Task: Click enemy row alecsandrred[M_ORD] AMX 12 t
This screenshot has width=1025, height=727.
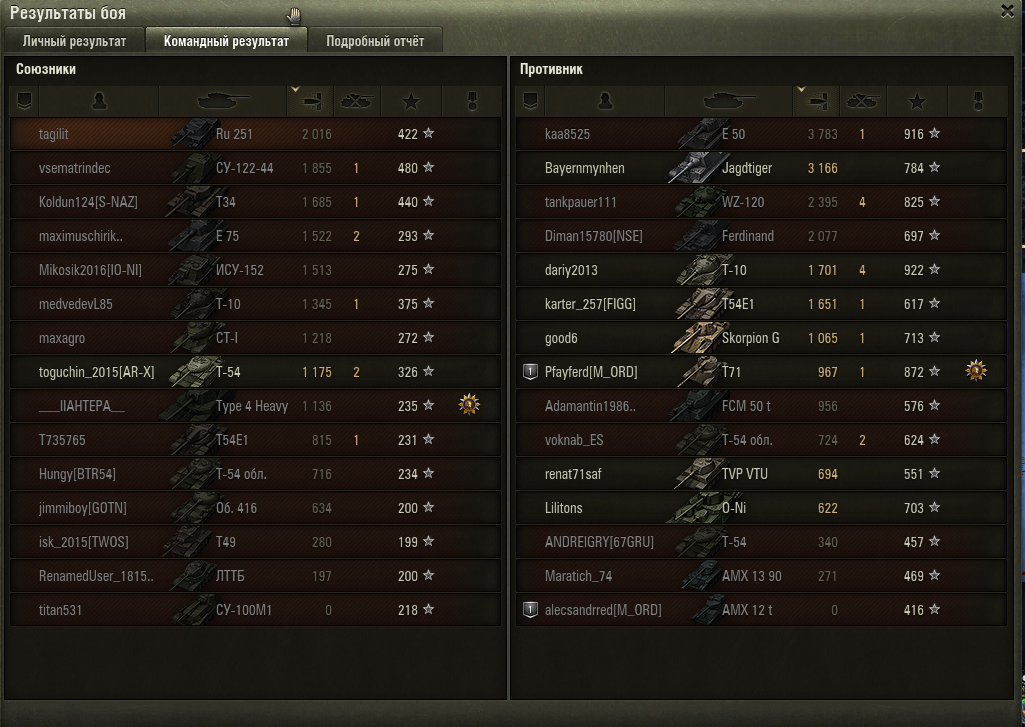Action: tap(760, 610)
